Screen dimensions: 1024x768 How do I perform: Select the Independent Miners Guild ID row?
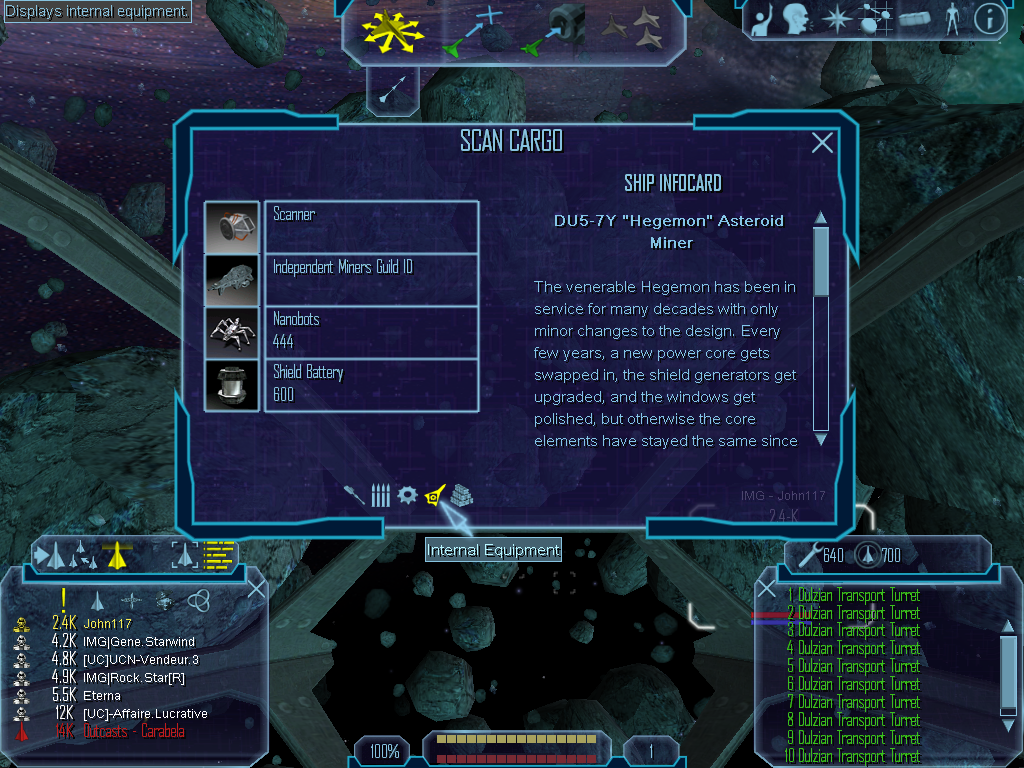371,279
